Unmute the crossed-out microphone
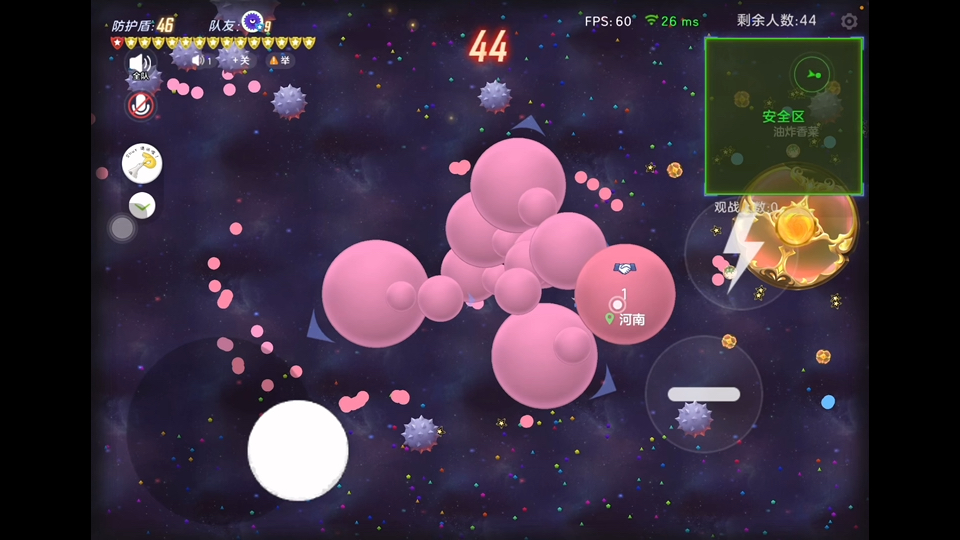This screenshot has width=960, height=540. (141, 105)
